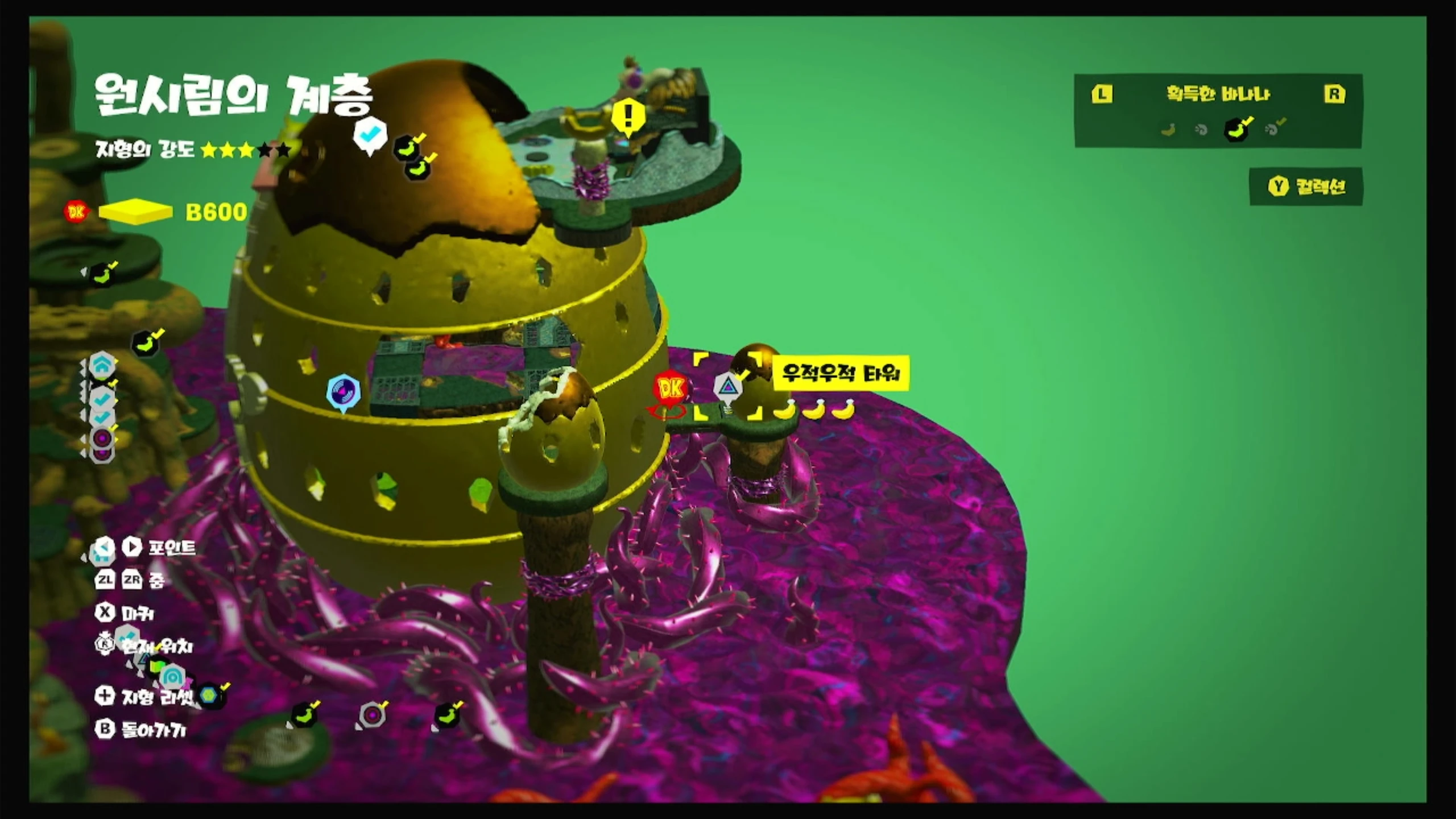Select the blue-green hexagon marker with checkmark
The image size is (1456, 819).
click(209, 695)
